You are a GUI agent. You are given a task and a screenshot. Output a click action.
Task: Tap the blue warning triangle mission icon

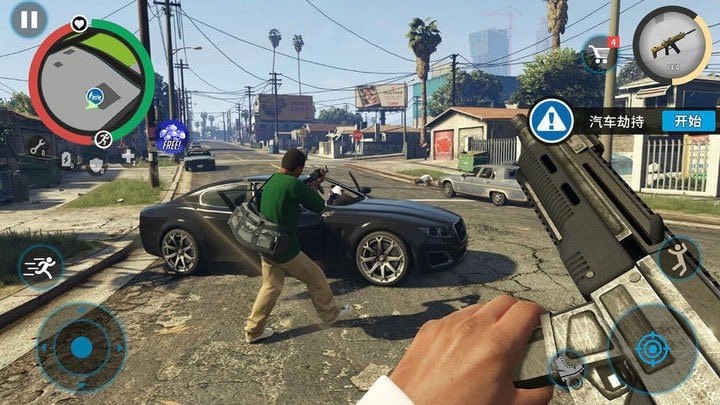[551, 120]
